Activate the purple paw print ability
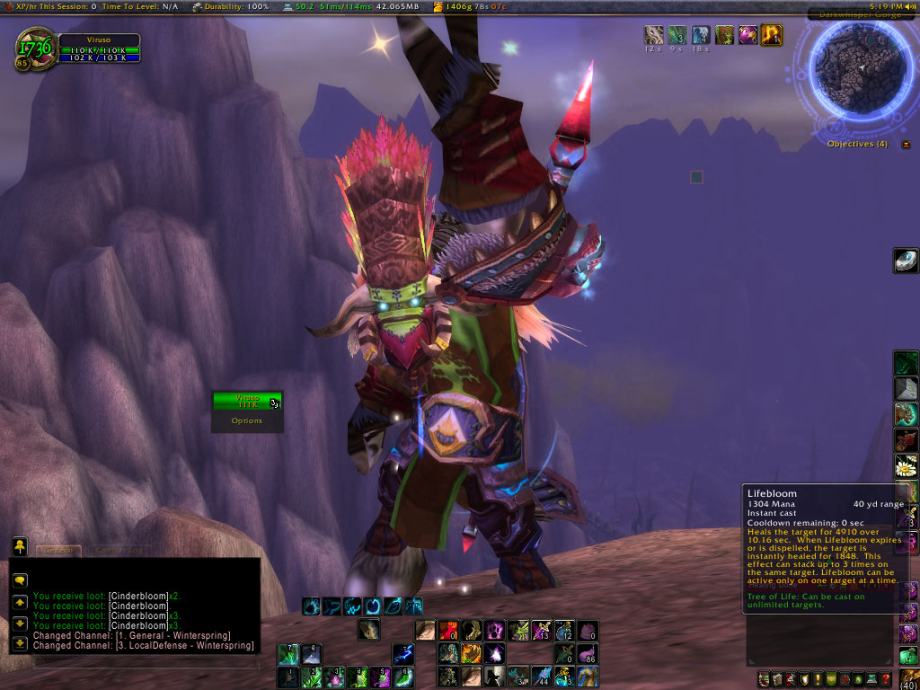This screenshot has width=920, height=690. (x=494, y=631)
